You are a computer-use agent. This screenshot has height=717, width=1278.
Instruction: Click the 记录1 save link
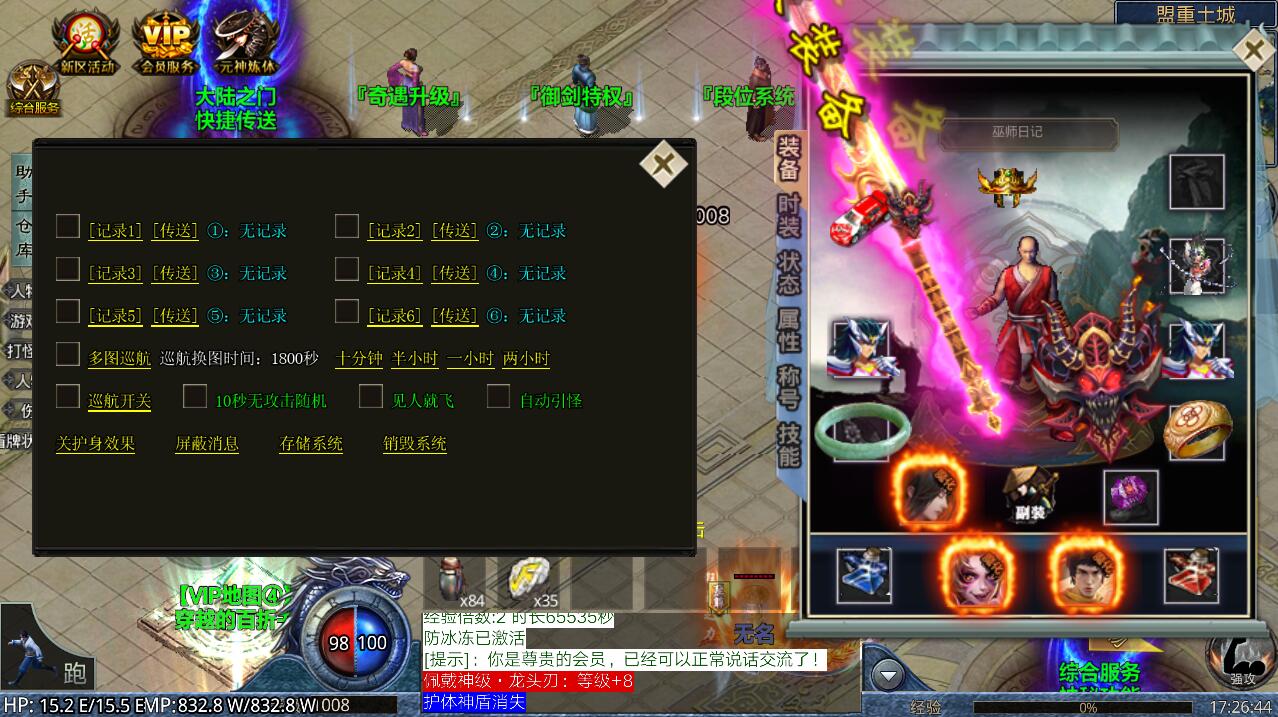click(115, 231)
